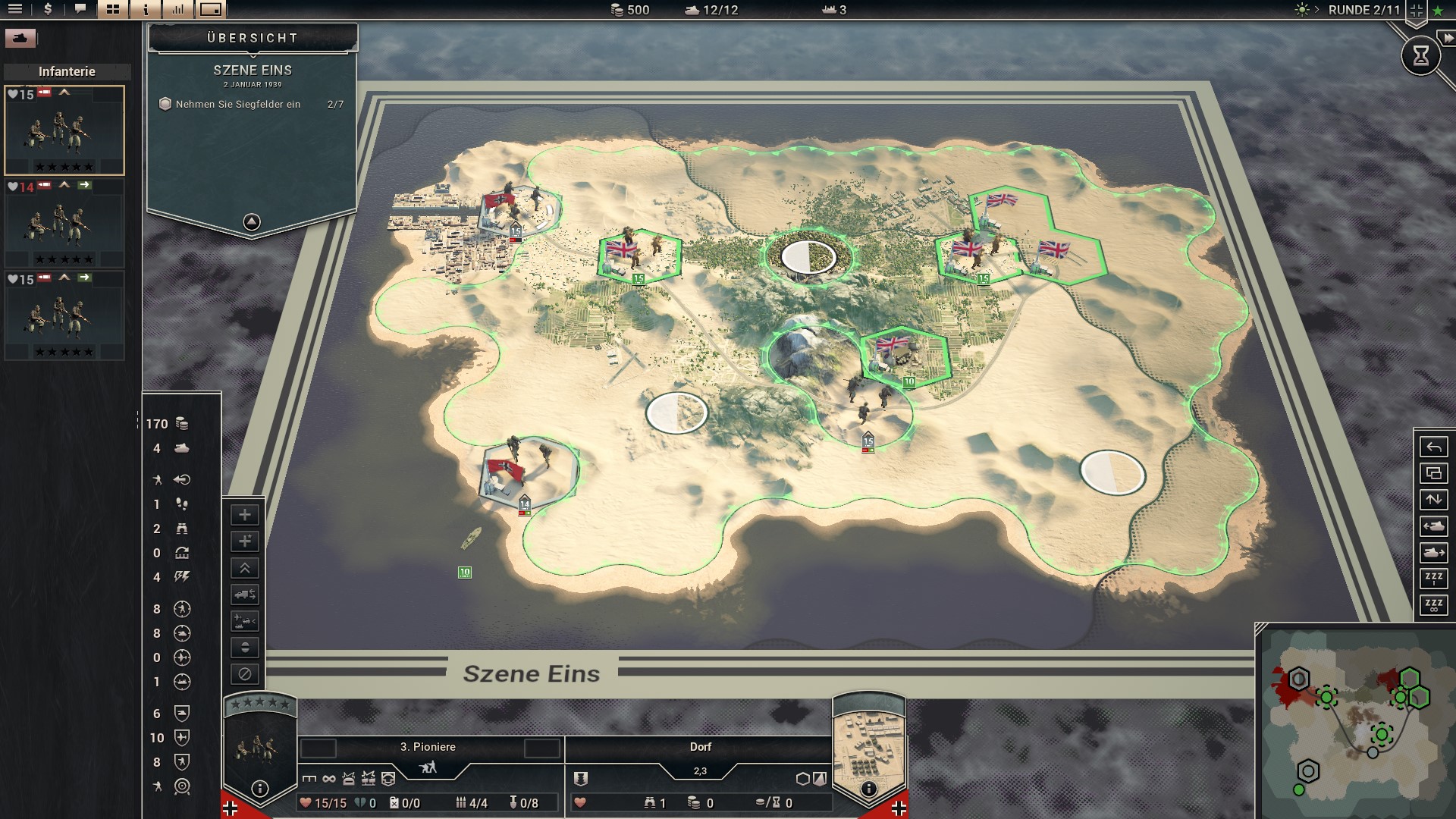Disband the unit with the crossed-circle icon

[x=244, y=673]
